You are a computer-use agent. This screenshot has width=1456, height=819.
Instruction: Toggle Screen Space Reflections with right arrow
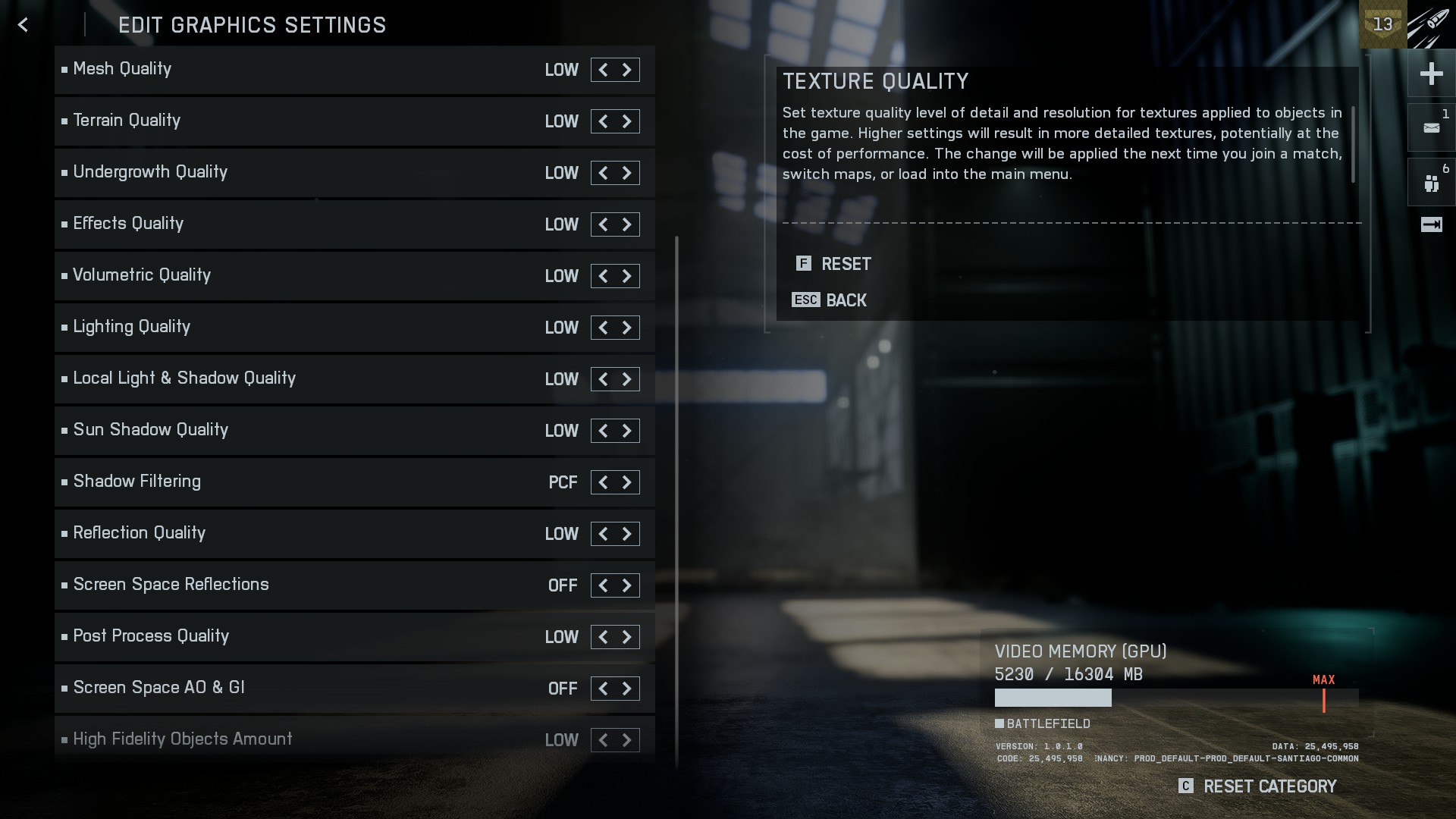point(627,585)
